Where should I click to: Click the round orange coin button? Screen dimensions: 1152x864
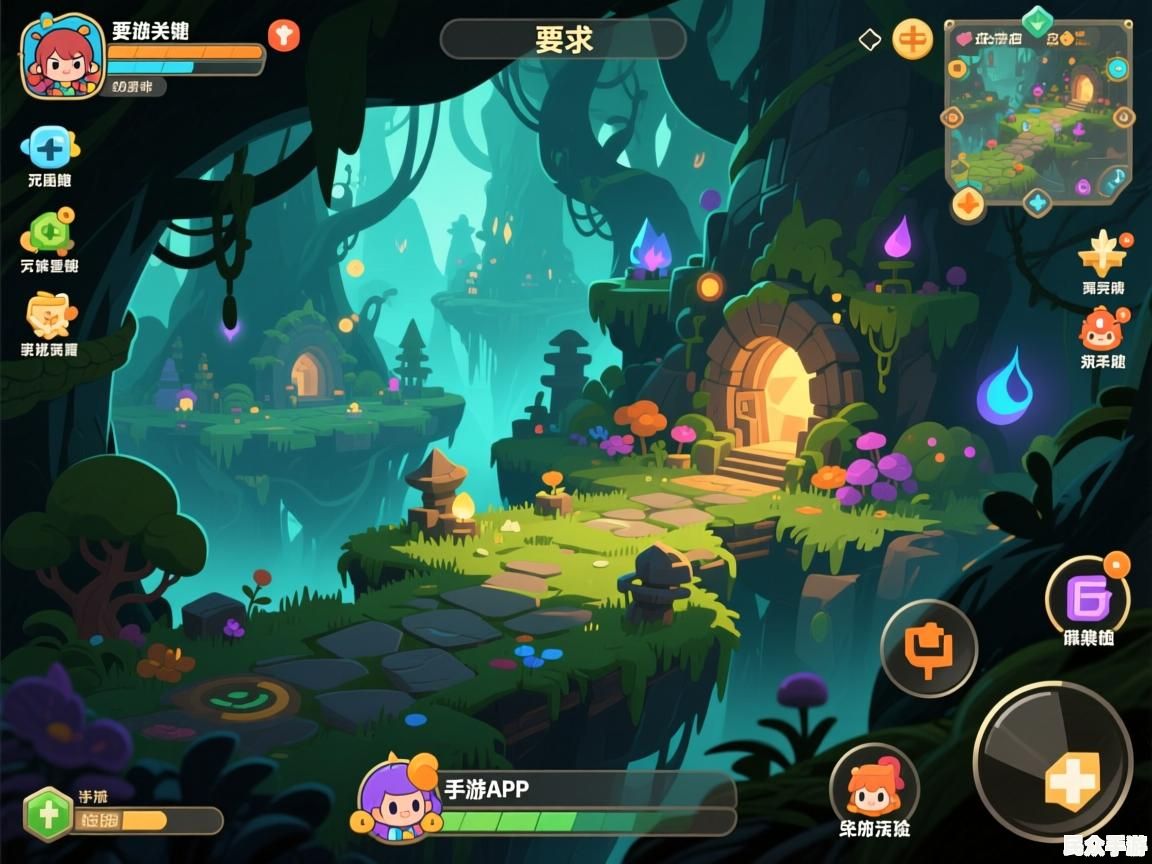coord(911,40)
